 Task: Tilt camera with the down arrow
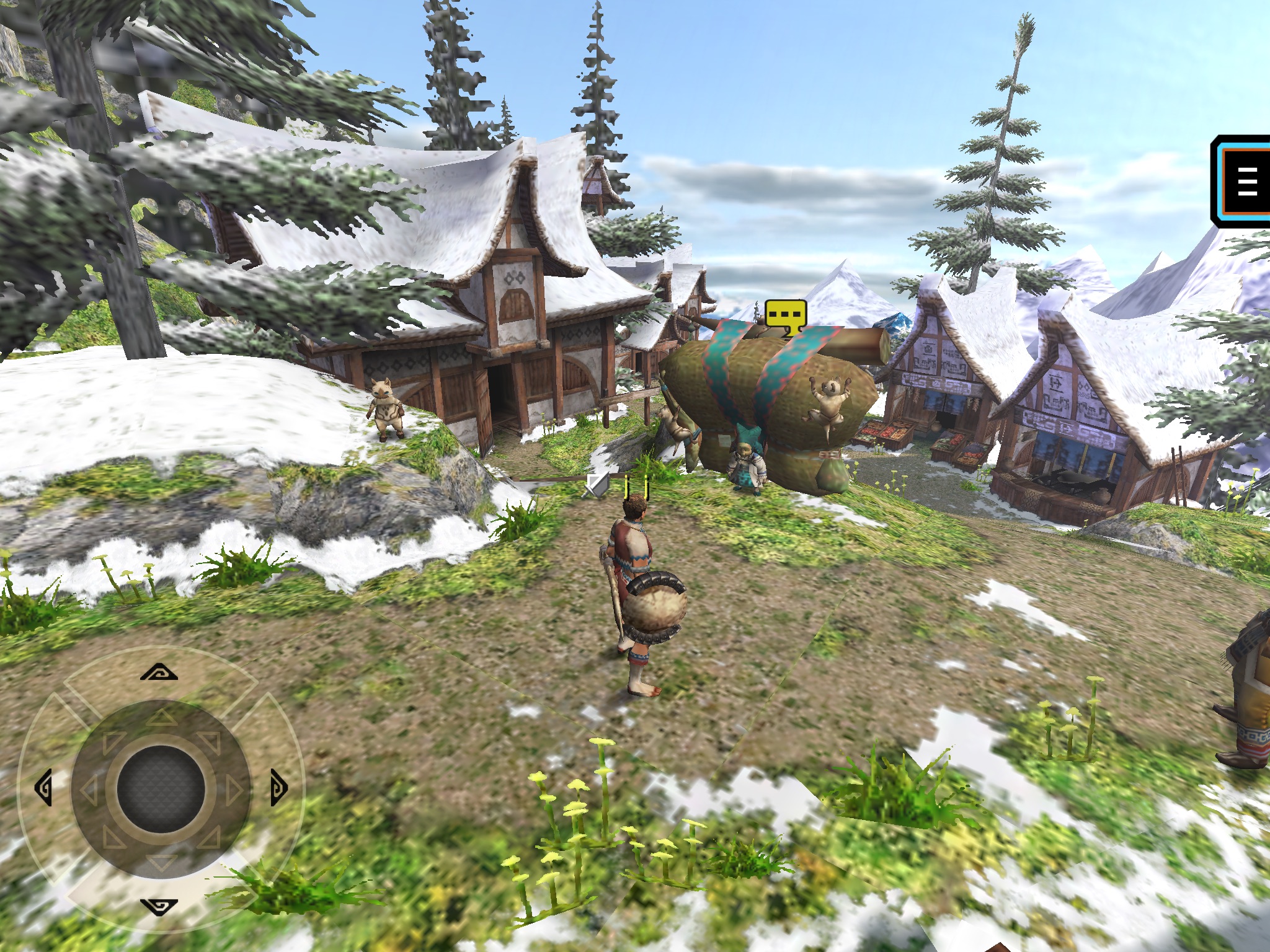pos(159,907)
